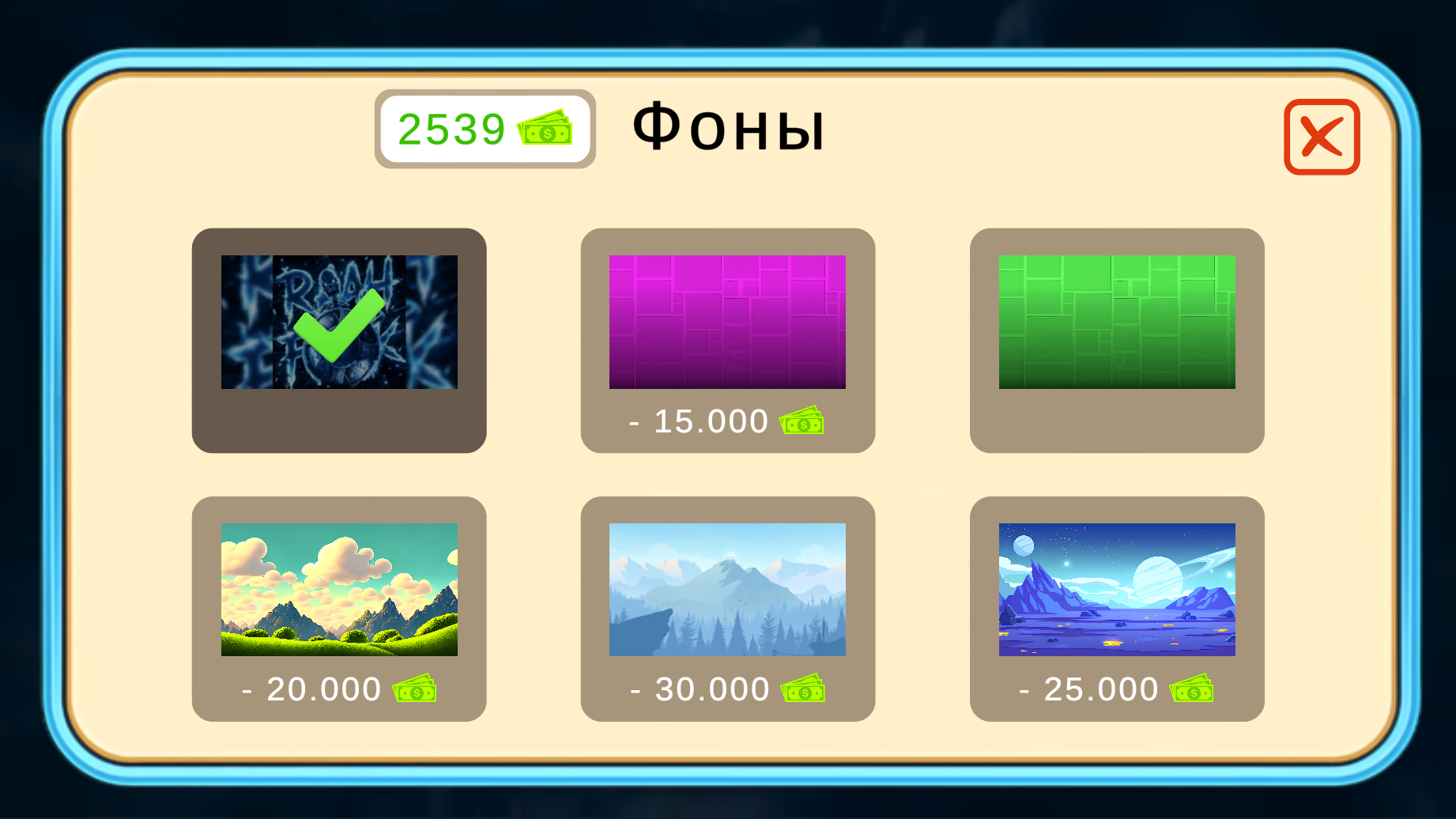The width and height of the screenshot is (1456, 819).
Task: Buy the background priced at 30.000
Action: [728, 609]
